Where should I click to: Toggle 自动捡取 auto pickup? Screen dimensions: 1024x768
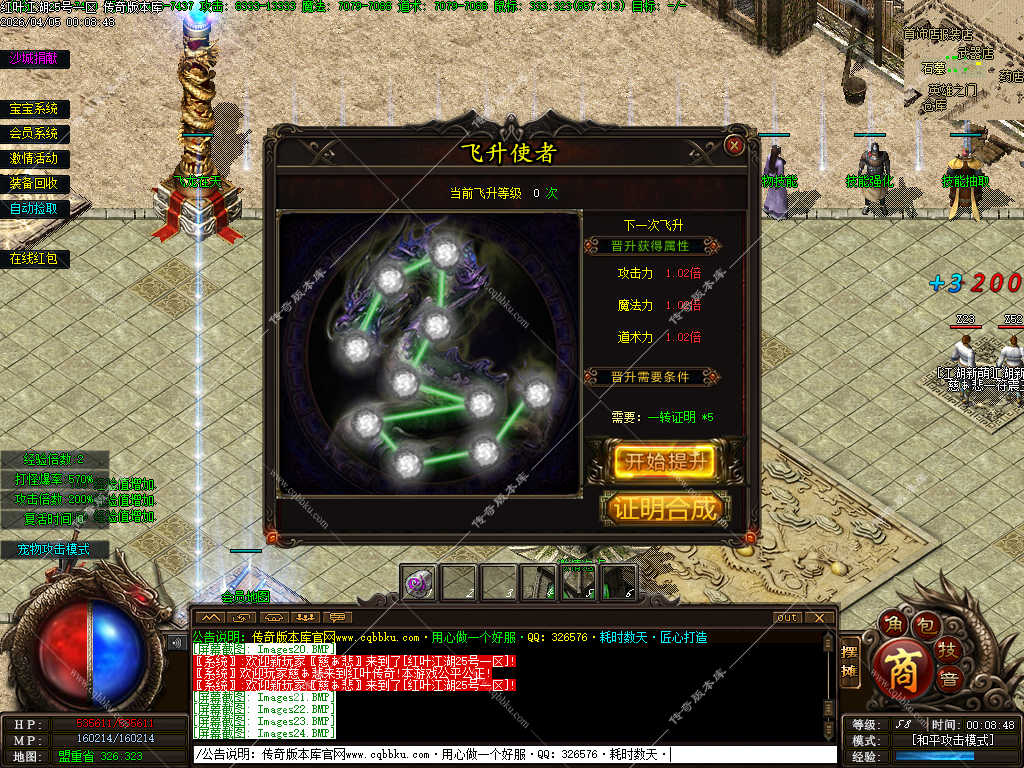click(x=34, y=208)
